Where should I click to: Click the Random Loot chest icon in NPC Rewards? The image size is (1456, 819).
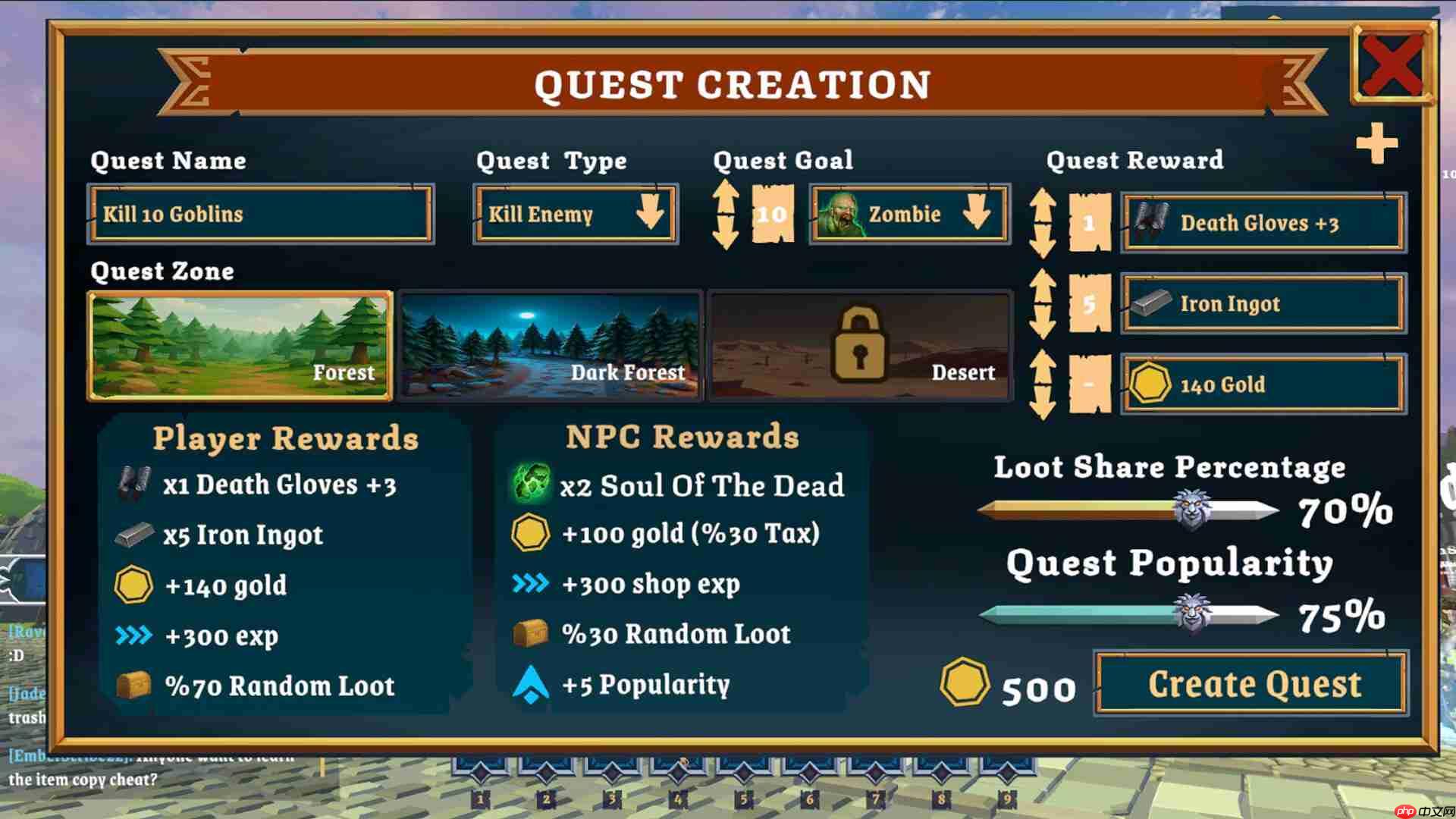[x=531, y=633]
